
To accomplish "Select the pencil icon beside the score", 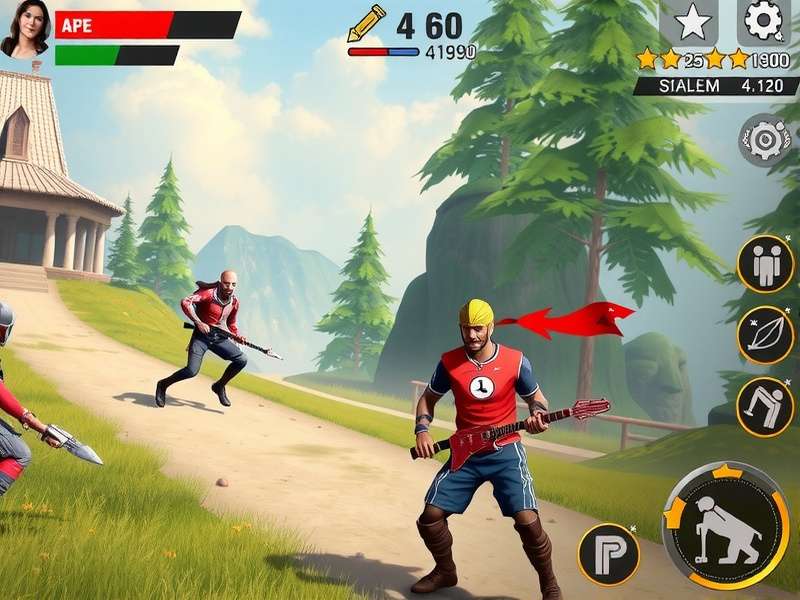I will point(366,23).
